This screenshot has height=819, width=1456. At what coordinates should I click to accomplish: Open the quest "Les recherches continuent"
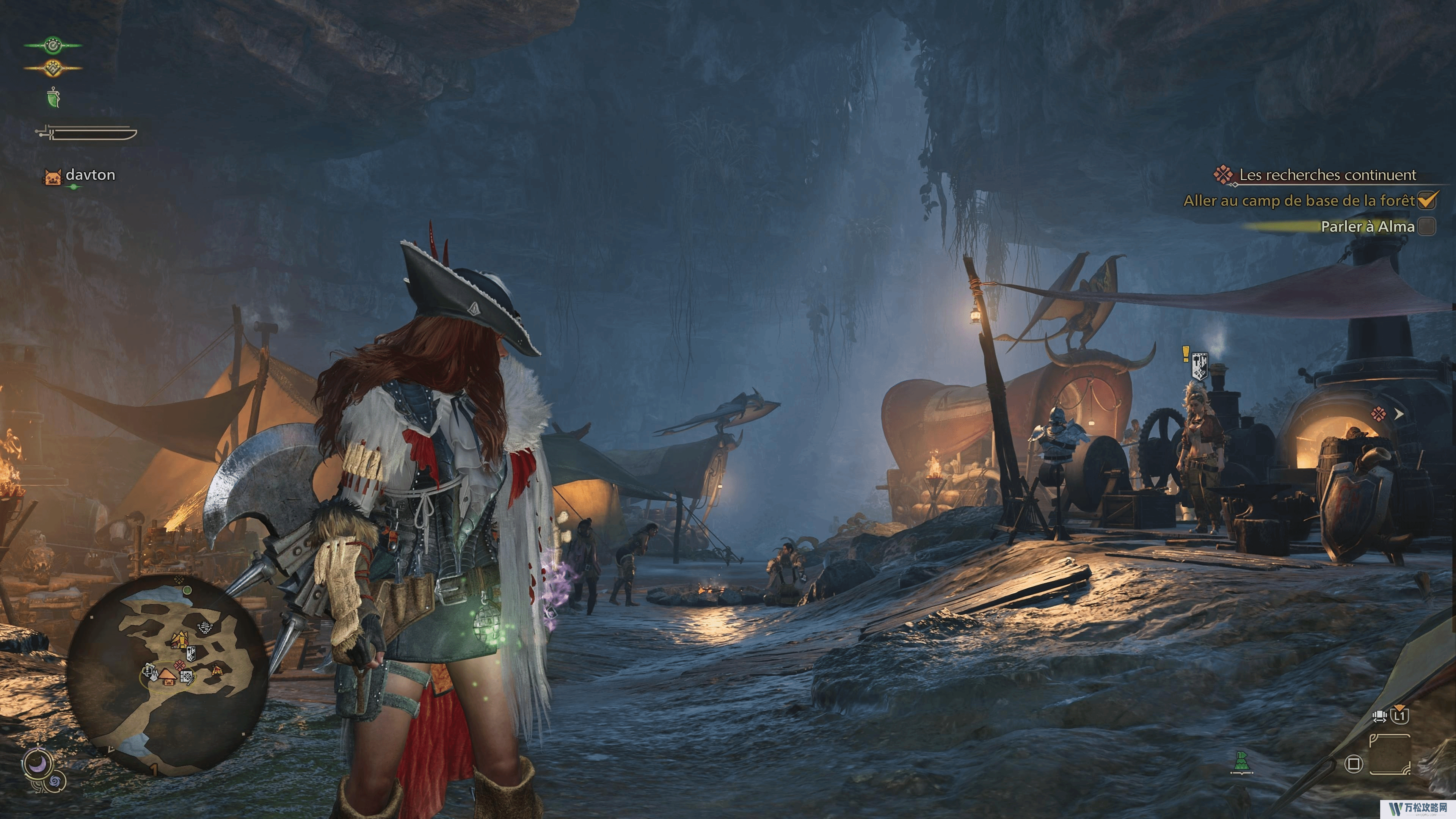[1327, 175]
